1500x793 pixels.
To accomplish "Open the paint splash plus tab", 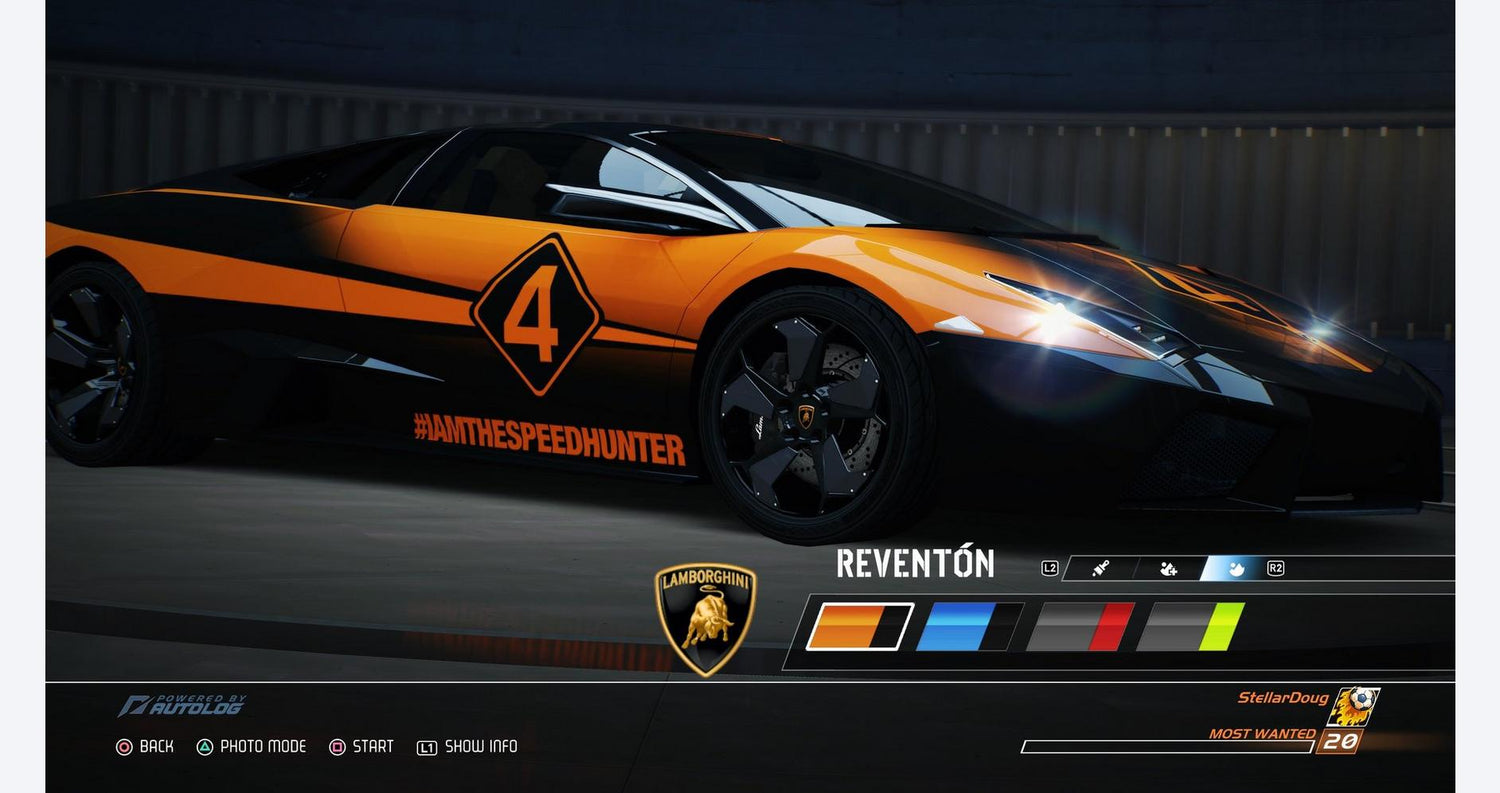I will click(1168, 569).
